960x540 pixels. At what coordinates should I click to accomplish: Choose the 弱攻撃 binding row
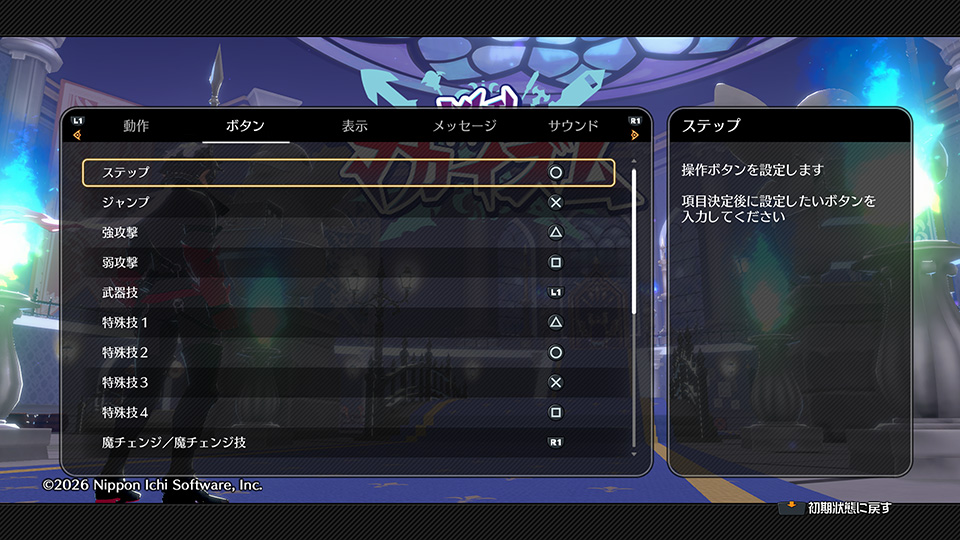348,262
